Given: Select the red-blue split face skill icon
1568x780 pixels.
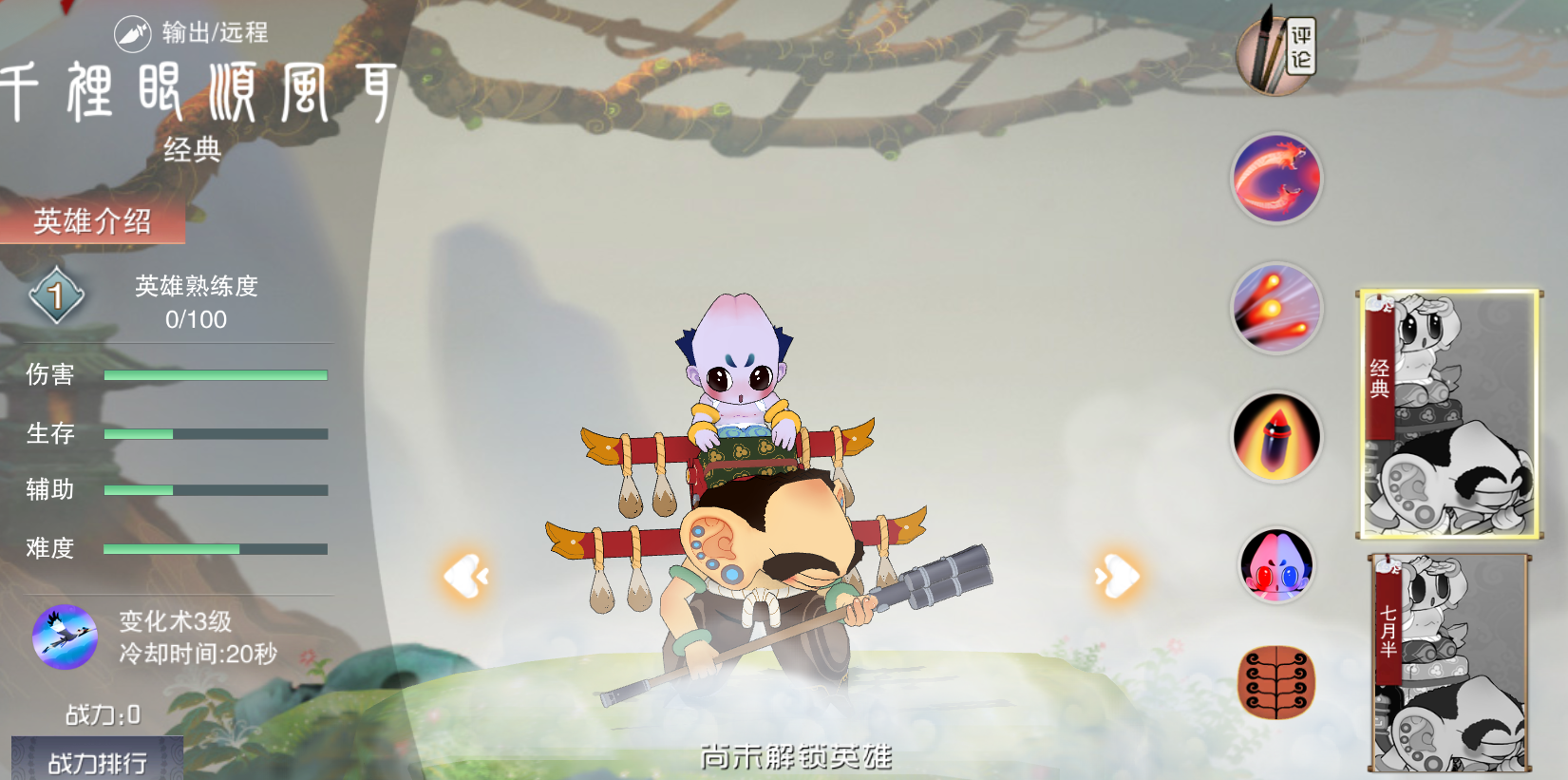Looking at the screenshot, I should click(1277, 564).
